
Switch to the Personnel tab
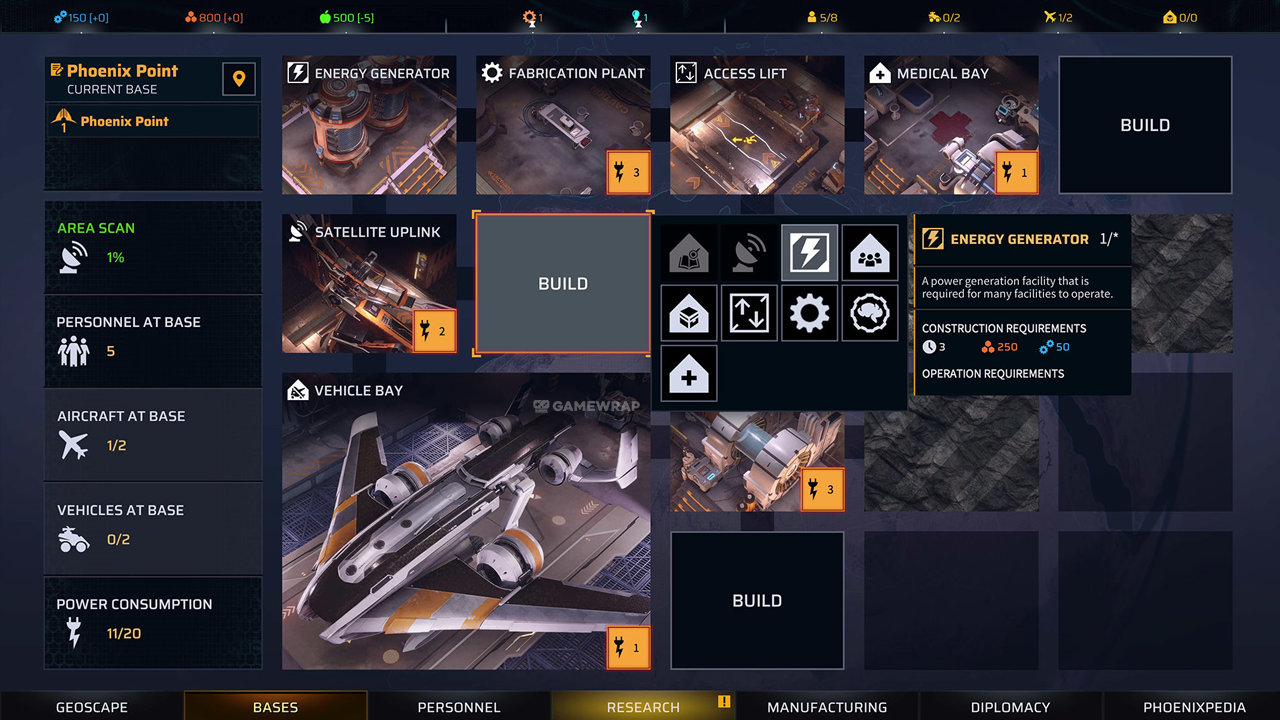click(459, 707)
